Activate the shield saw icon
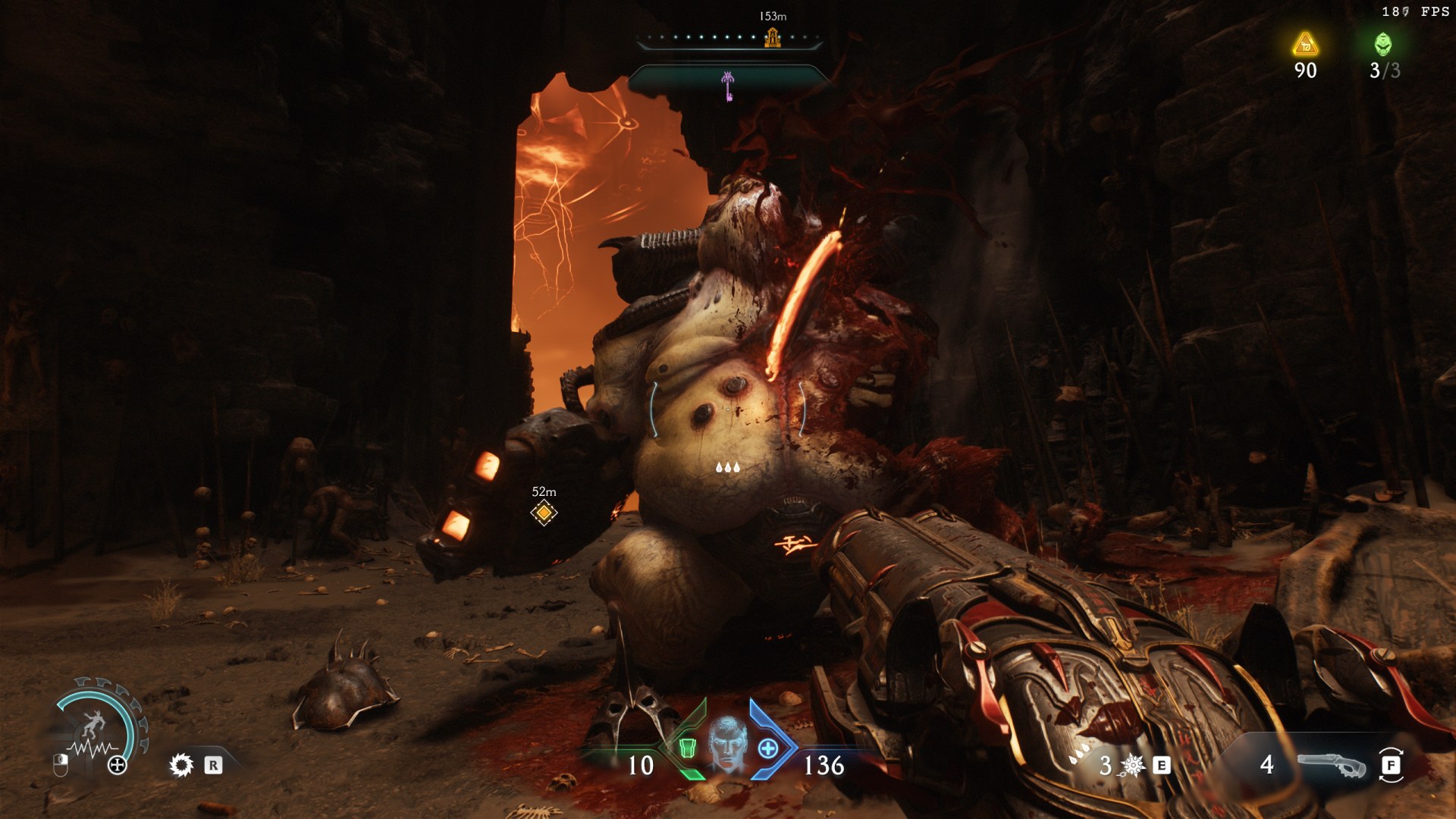The height and width of the screenshot is (819, 1456). pos(181,765)
